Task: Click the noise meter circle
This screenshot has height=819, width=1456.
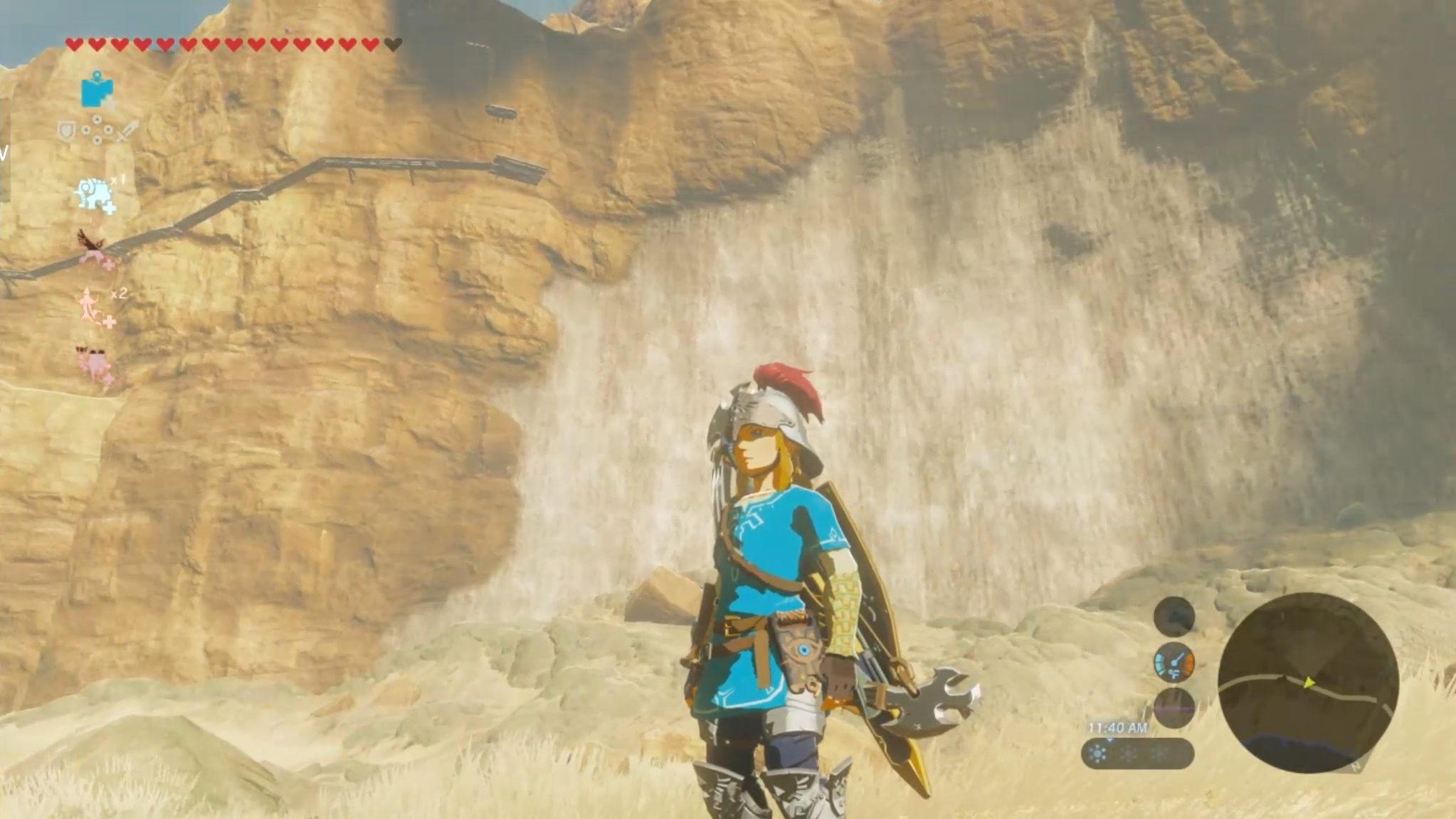Action: pos(1173,708)
